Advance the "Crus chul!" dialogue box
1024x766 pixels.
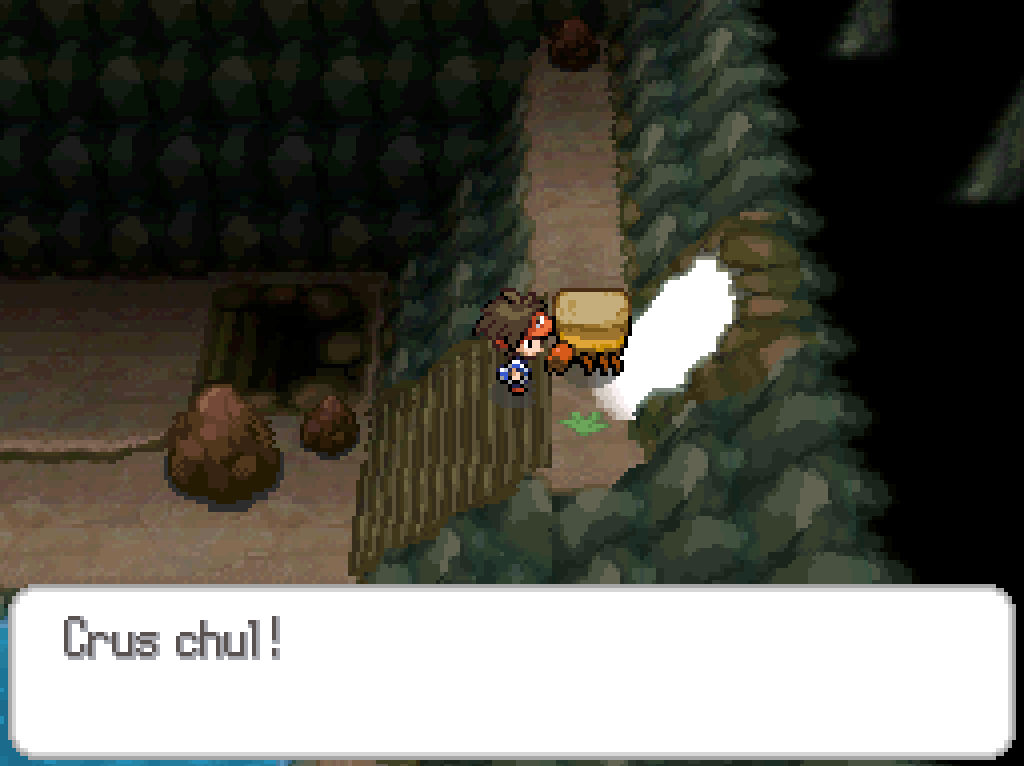511,671
